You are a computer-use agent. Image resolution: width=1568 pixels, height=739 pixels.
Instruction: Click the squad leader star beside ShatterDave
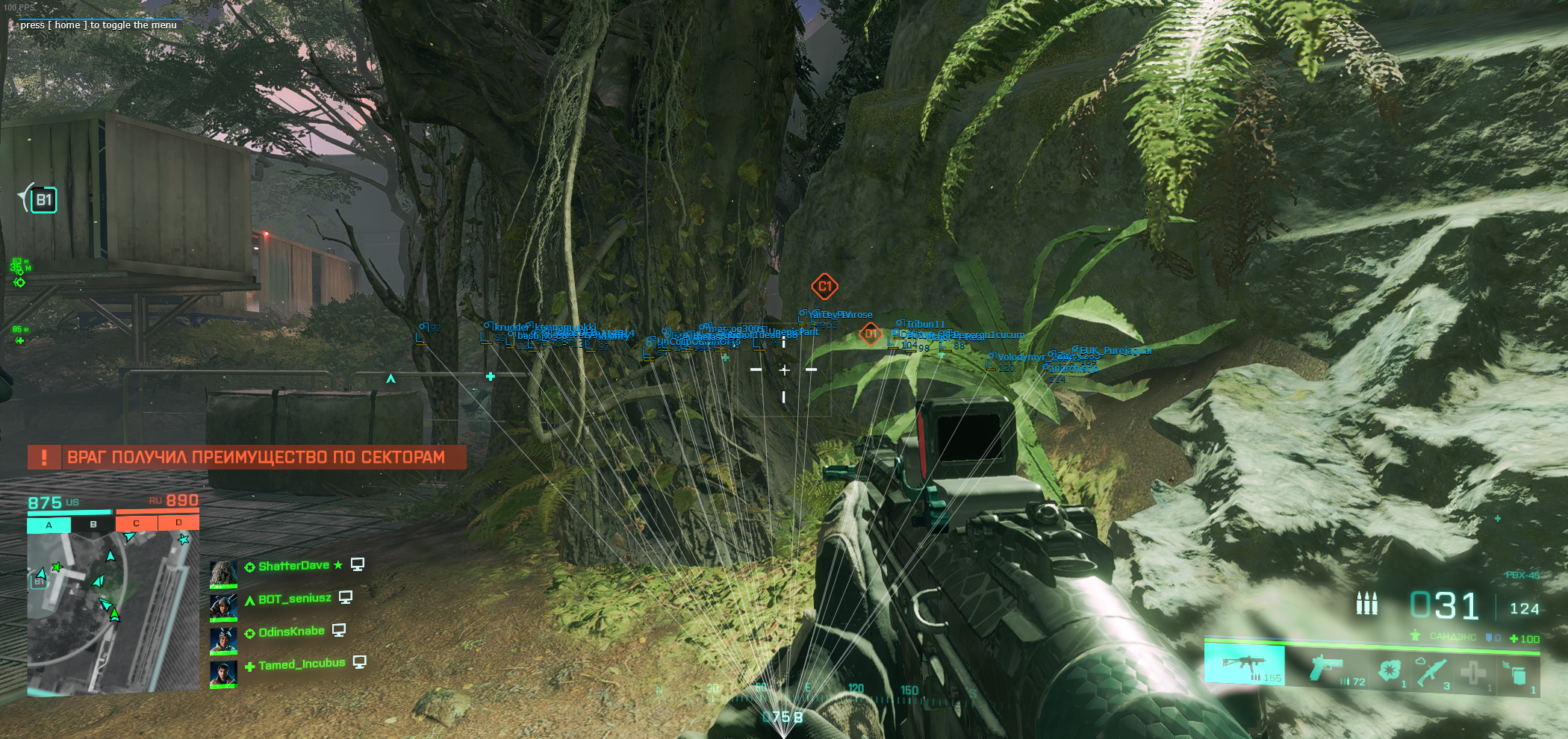(x=339, y=566)
